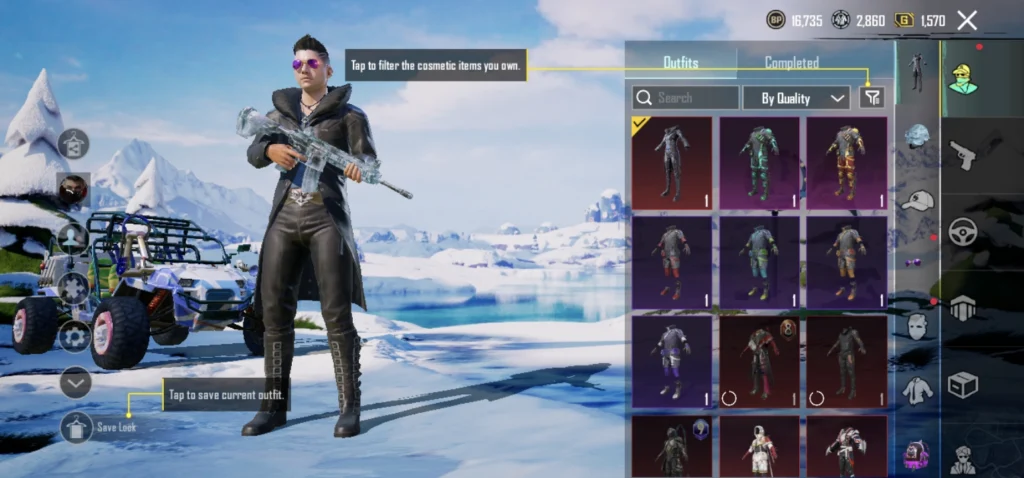The width and height of the screenshot is (1024, 478).
Task: Select the Outfits tab
Action: (x=681, y=63)
